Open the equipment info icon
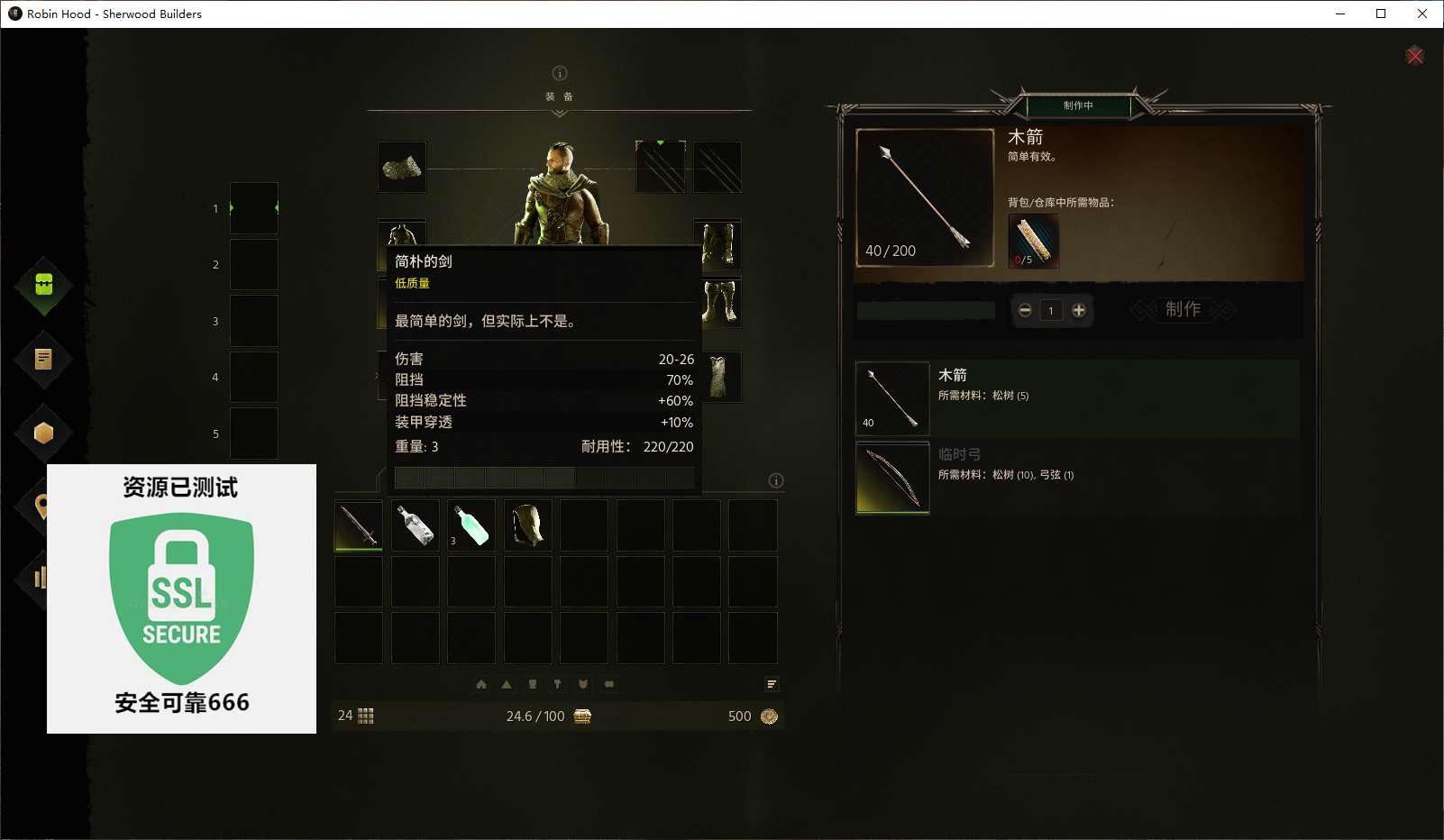The width and height of the screenshot is (1444, 840). click(559, 73)
